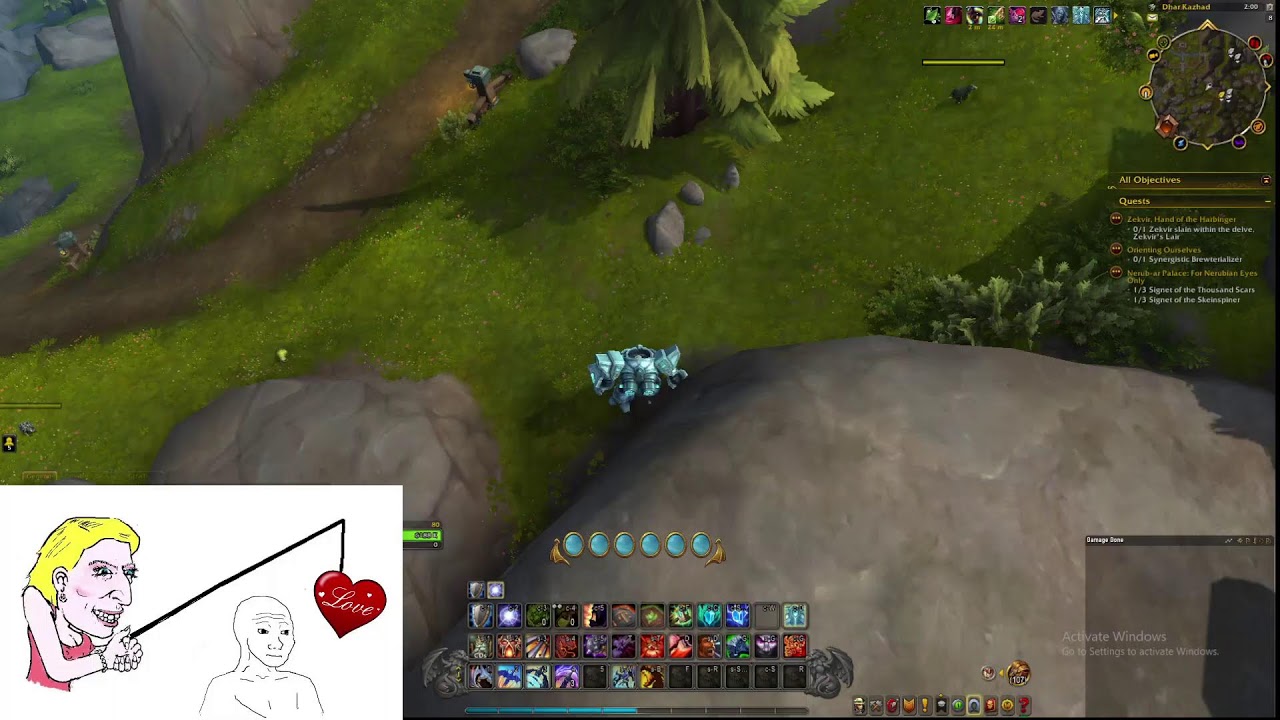
Task: Open the orange hexagon expansion button on minimap
Action: pyautogui.click(x=1166, y=127)
